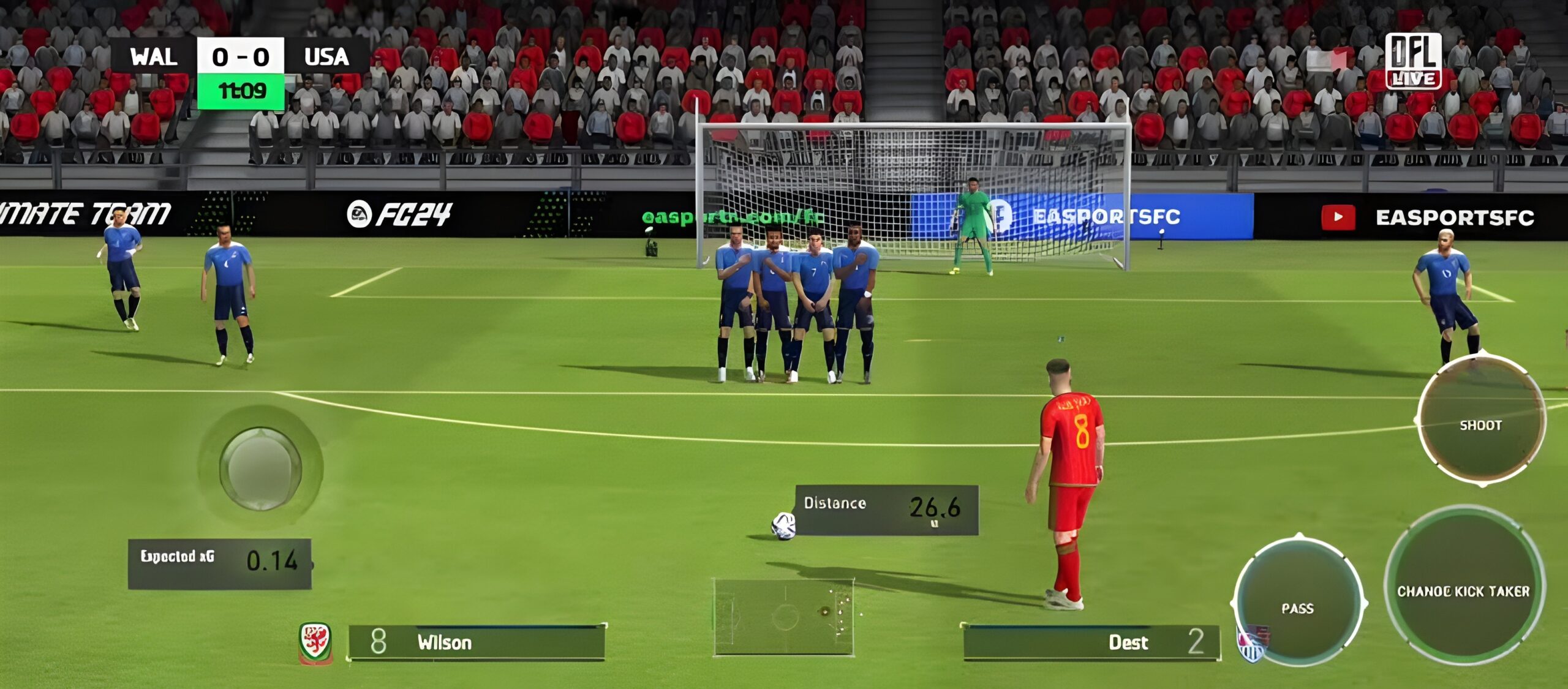Click the pitch radar minimap
This screenshot has width=1568, height=689.
click(x=783, y=616)
